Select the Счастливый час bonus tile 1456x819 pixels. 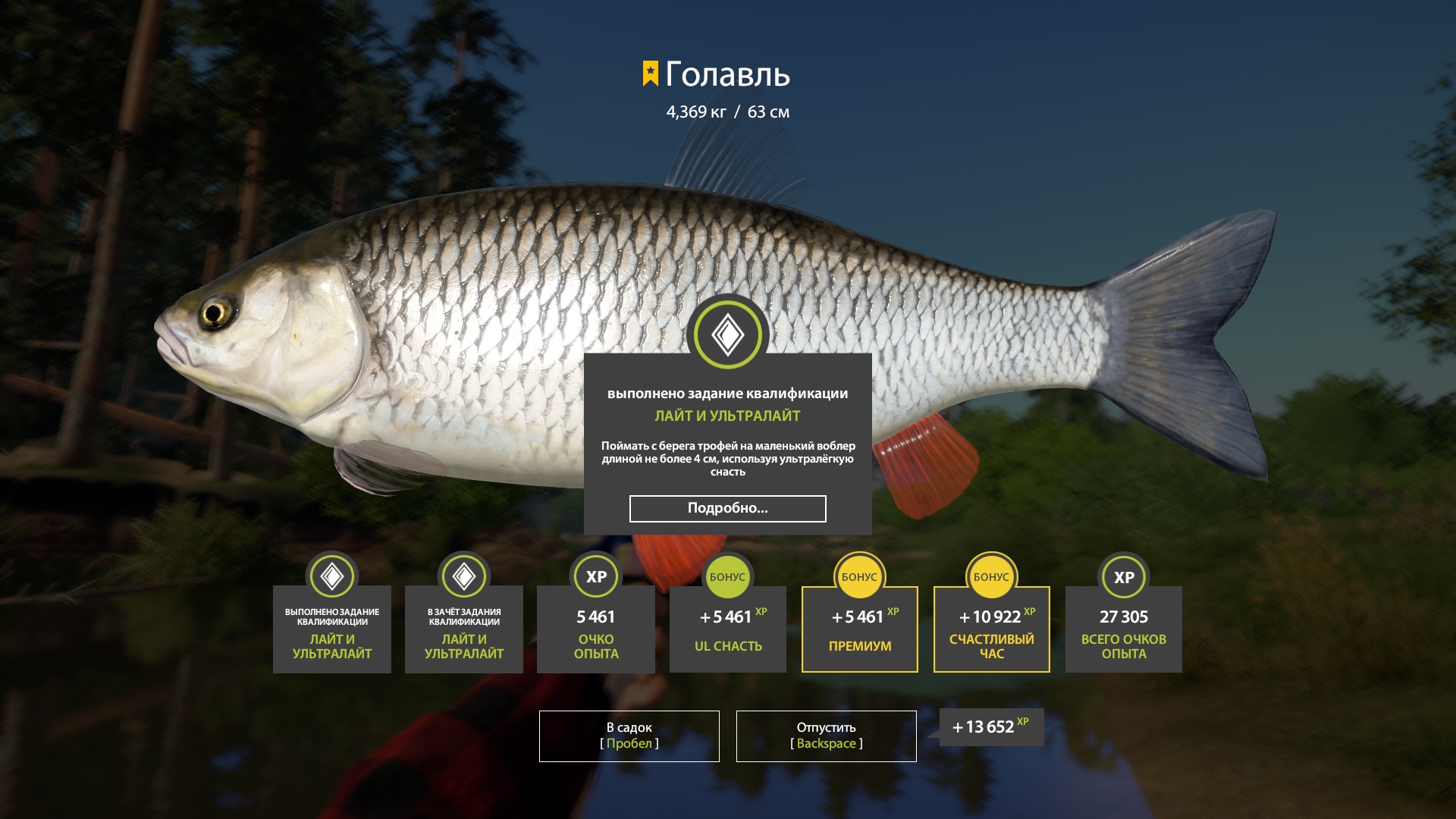pyautogui.click(x=991, y=629)
